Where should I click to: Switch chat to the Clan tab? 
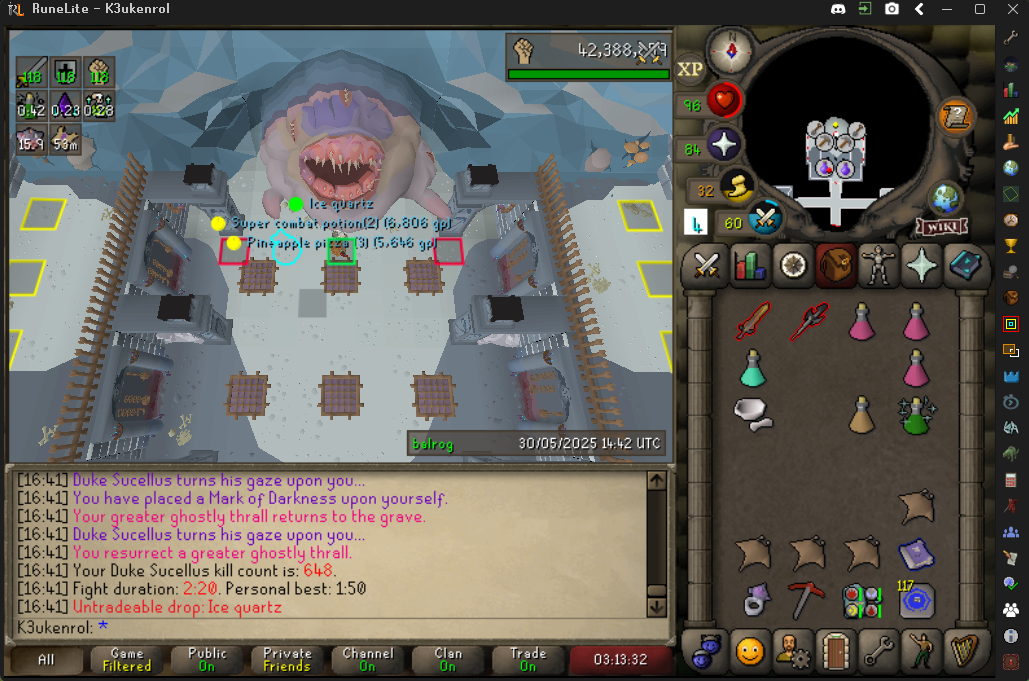tap(448, 659)
